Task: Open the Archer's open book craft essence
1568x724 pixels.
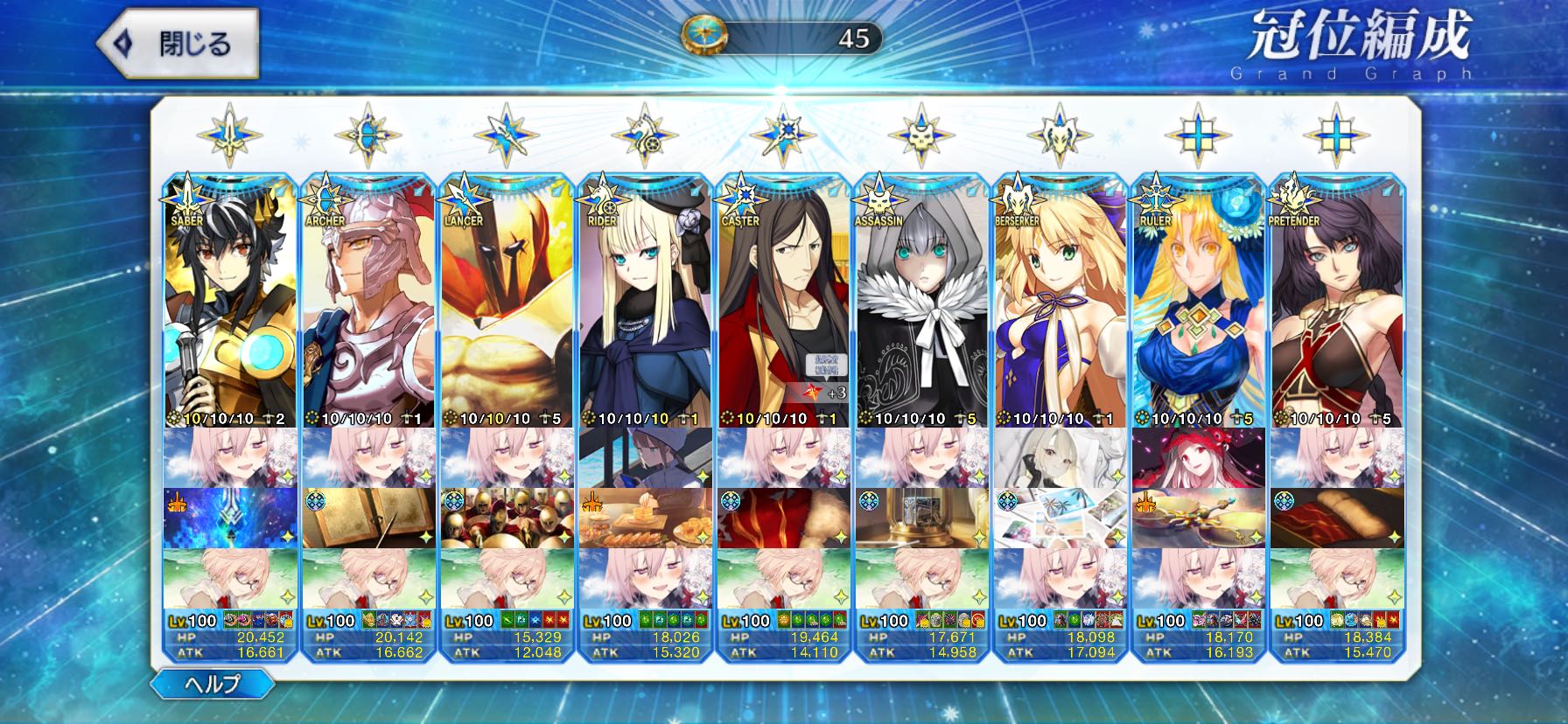Action: coord(369,518)
